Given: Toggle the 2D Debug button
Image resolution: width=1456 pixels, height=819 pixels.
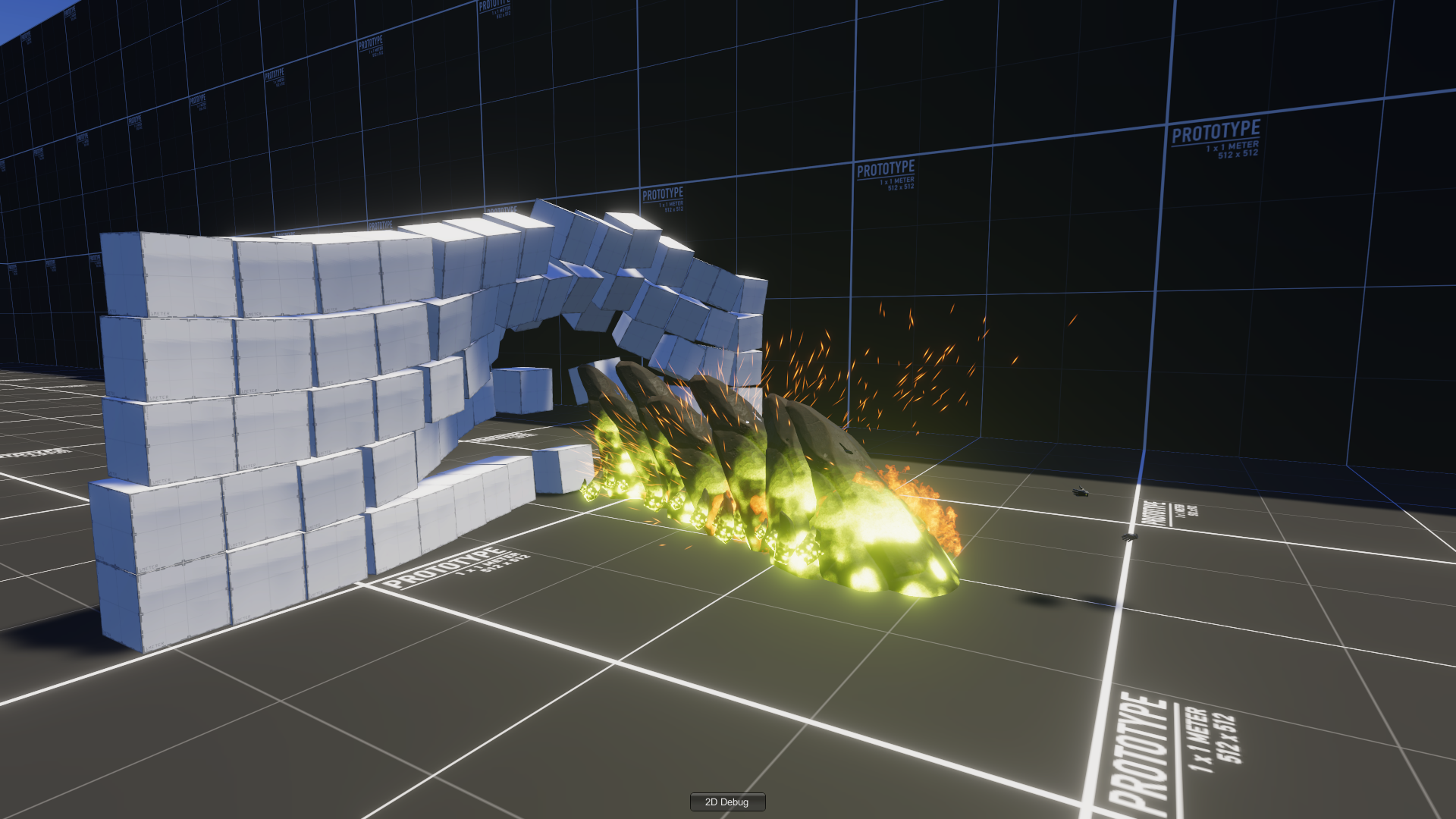Looking at the screenshot, I should click(x=726, y=802).
